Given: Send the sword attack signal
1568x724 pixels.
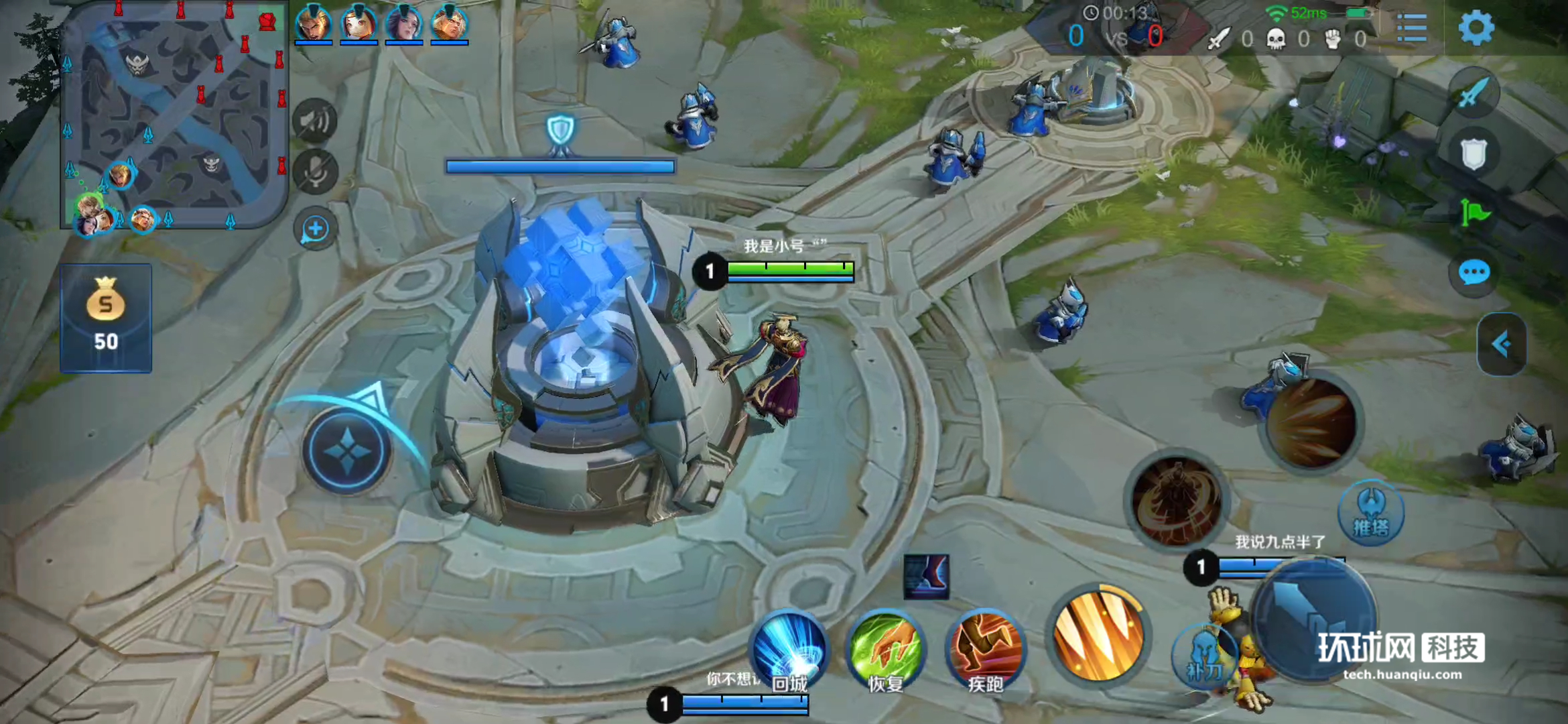Looking at the screenshot, I should pyautogui.click(x=1474, y=93).
